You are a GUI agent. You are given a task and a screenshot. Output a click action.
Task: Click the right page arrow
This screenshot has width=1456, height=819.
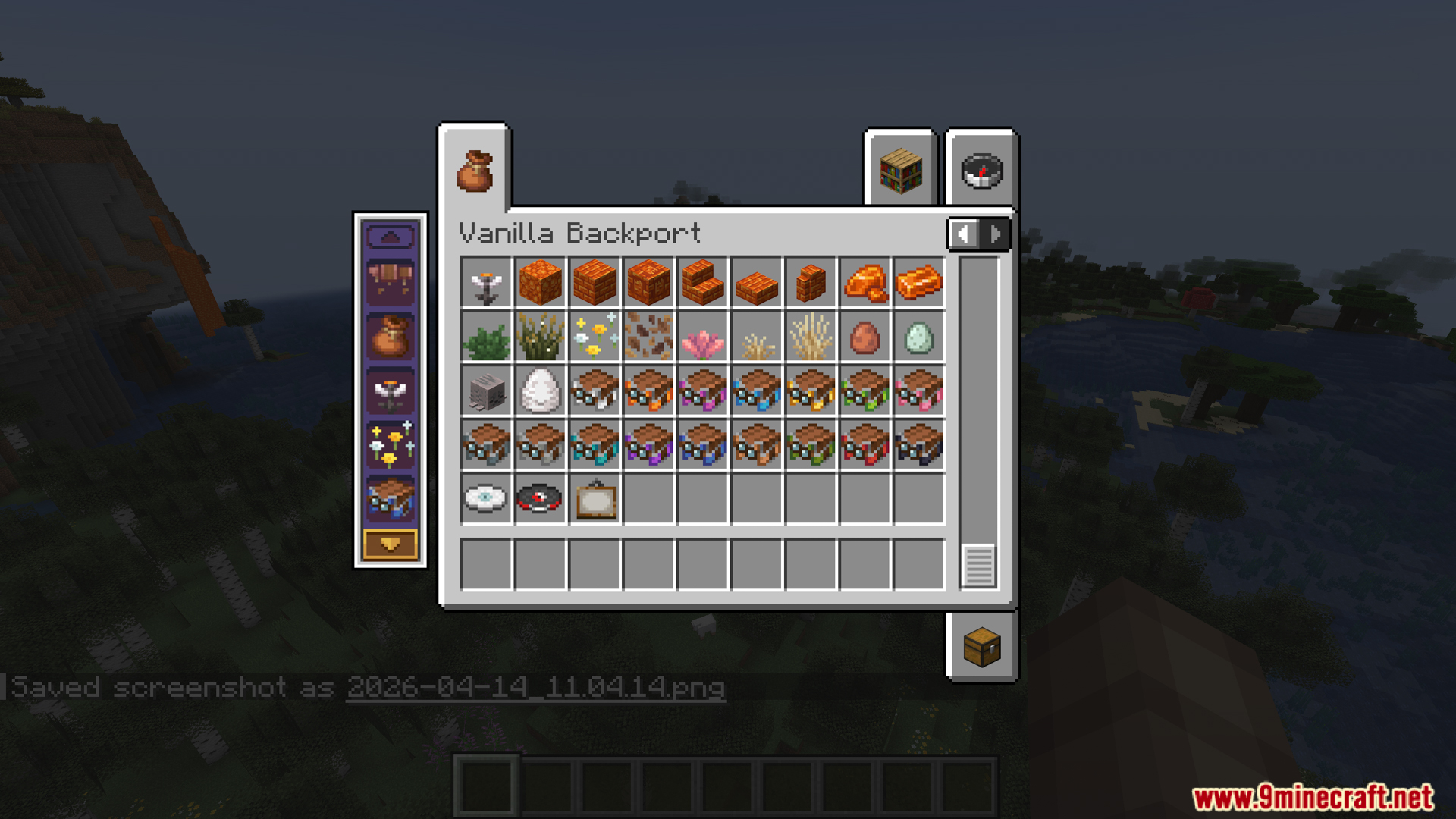[995, 234]
